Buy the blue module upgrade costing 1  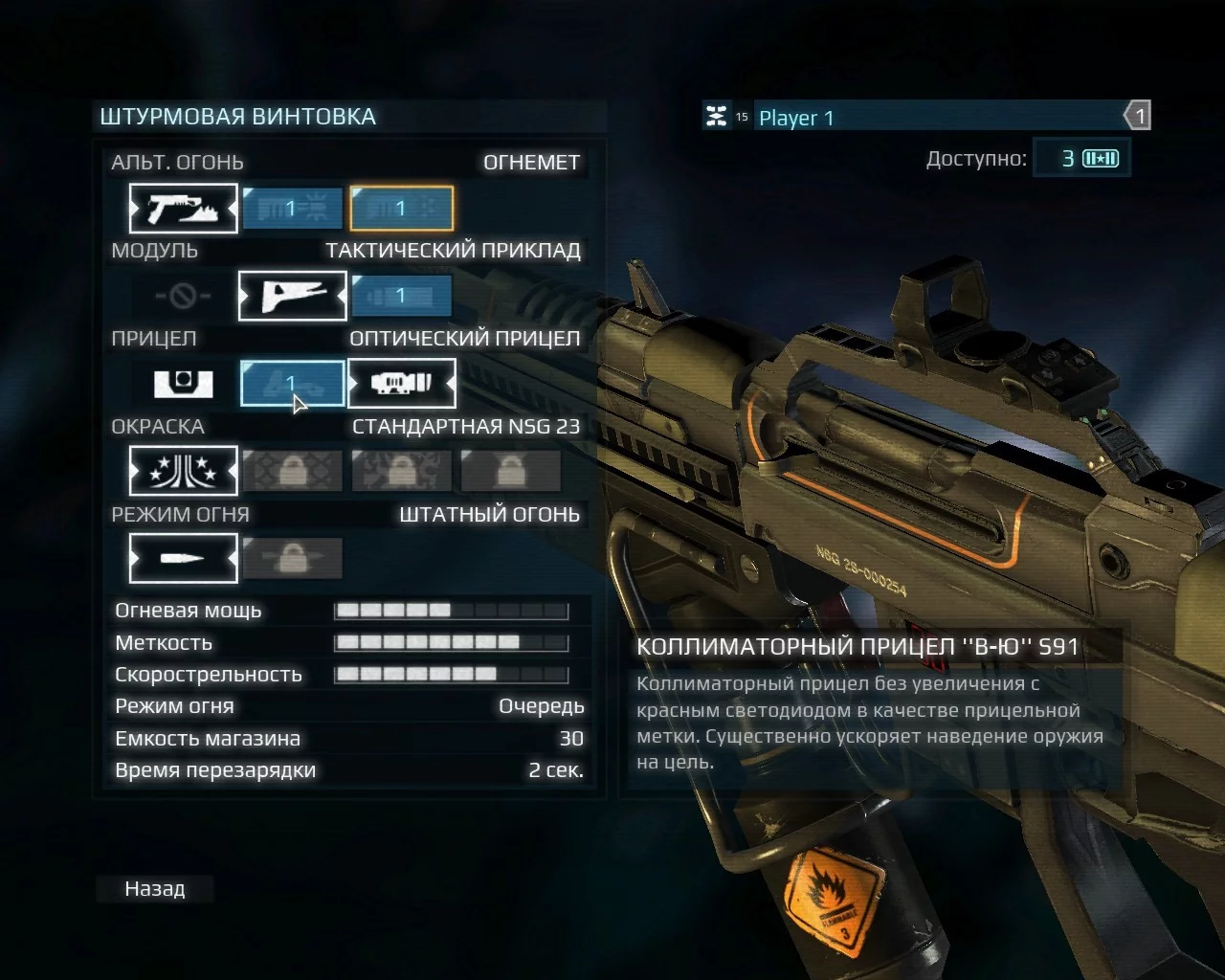click(x=402, y=296)
